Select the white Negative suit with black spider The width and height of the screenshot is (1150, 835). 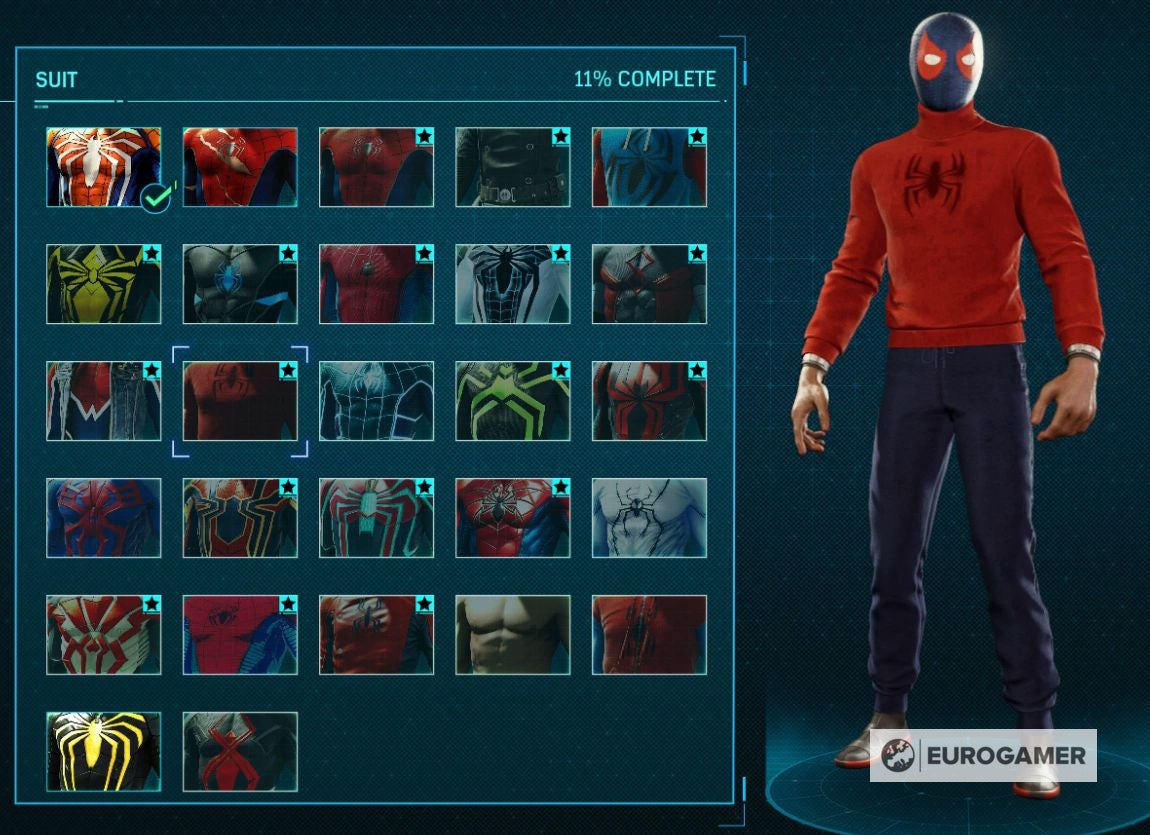[x=512, y=284]
